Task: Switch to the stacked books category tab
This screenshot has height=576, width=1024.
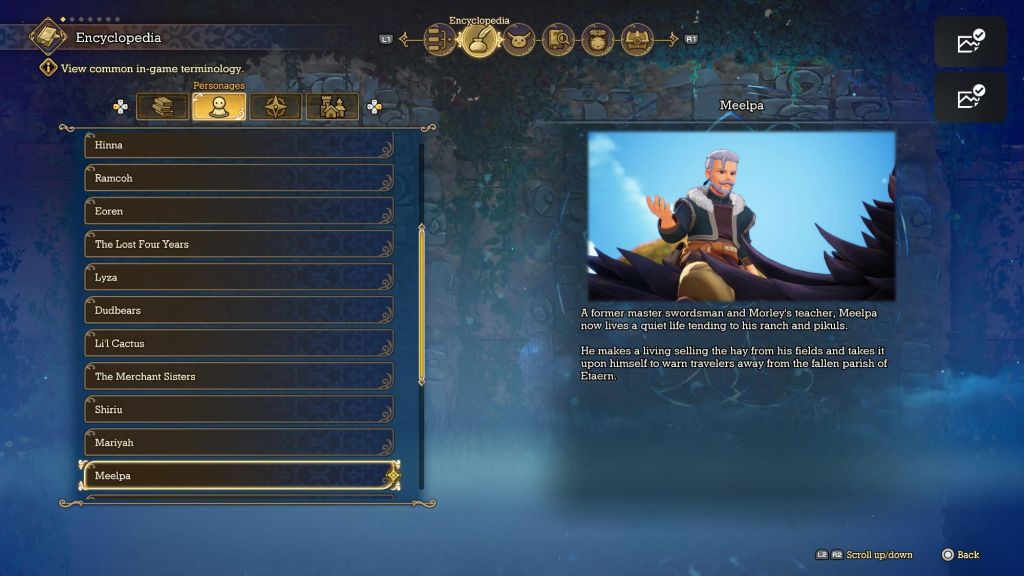Action: coord(162,107)
